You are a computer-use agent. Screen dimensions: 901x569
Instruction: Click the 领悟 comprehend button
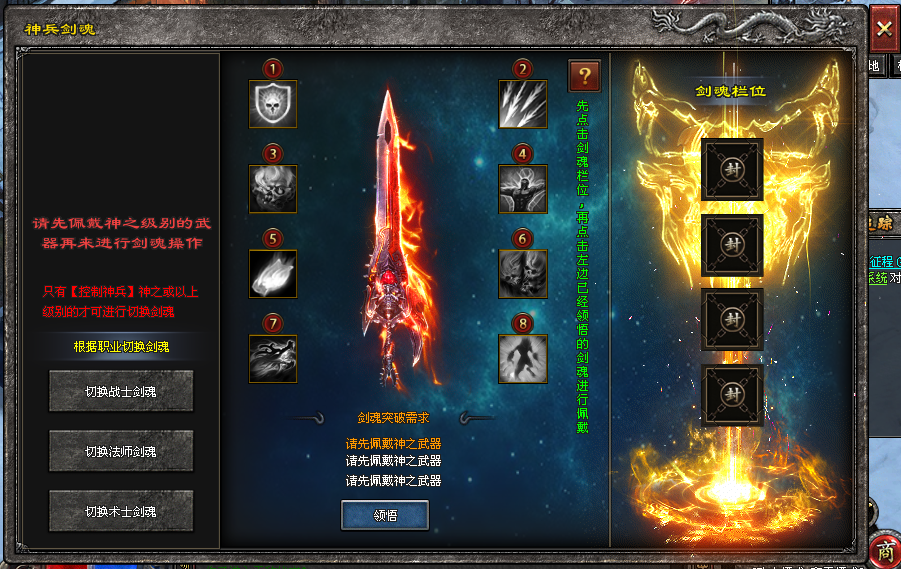(385, 515)
